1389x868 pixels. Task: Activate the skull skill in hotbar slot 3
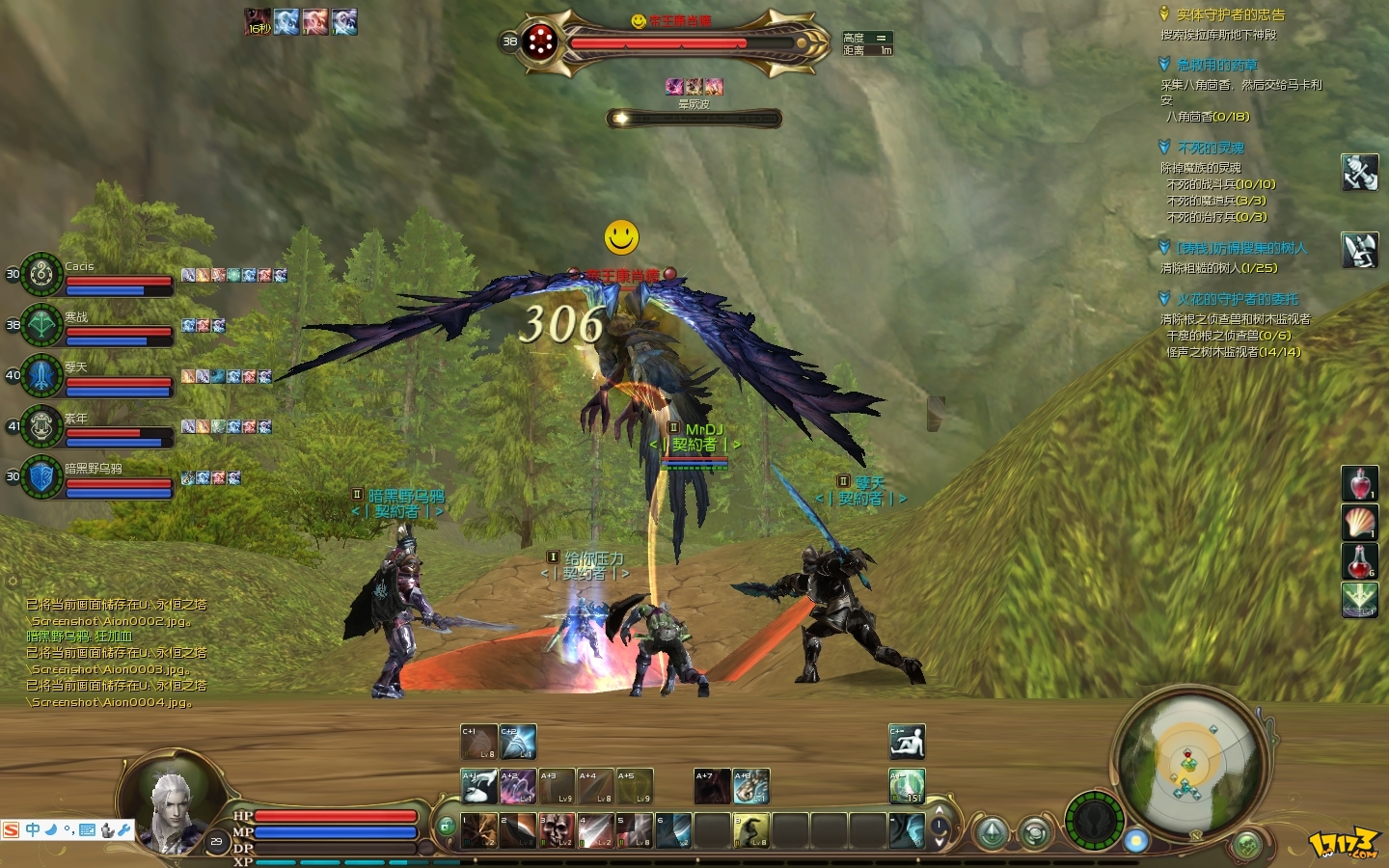557,830
